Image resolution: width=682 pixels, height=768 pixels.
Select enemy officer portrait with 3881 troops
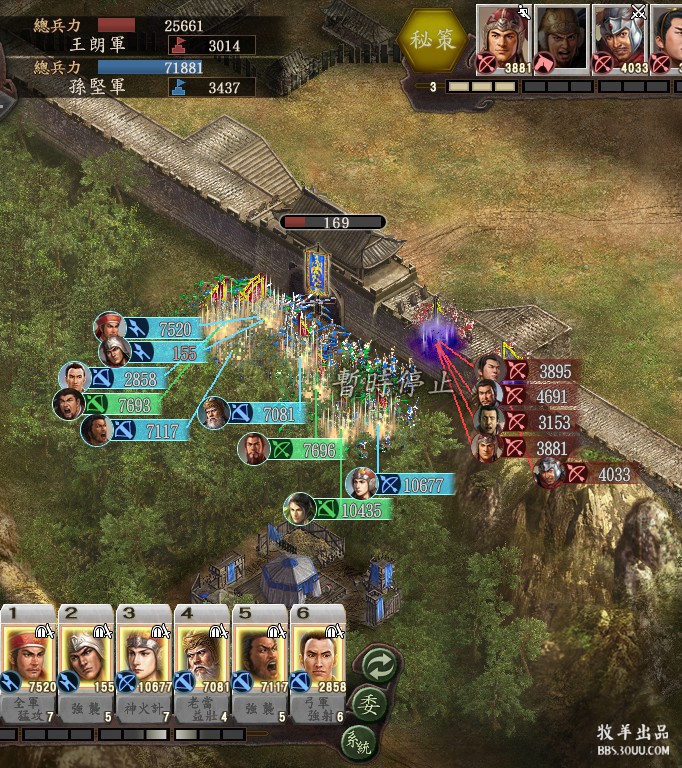[x=503, y=37]
